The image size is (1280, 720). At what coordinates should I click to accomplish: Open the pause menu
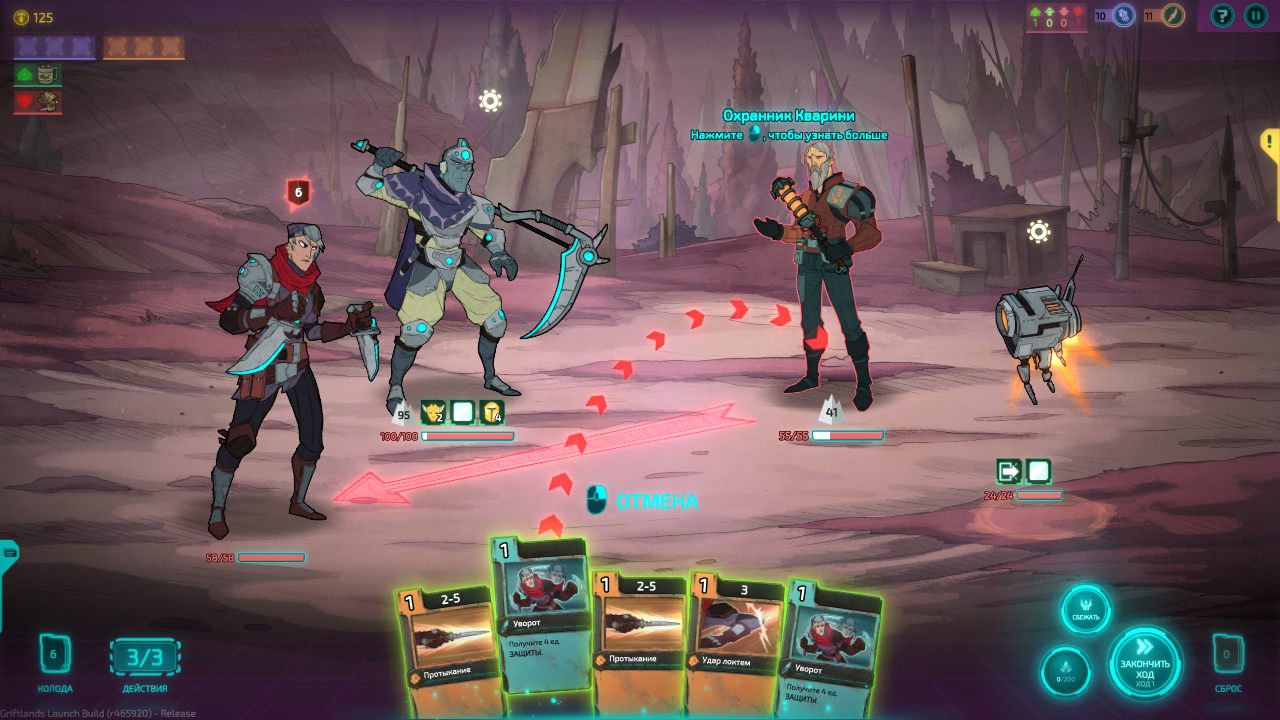click(1255, 15)
